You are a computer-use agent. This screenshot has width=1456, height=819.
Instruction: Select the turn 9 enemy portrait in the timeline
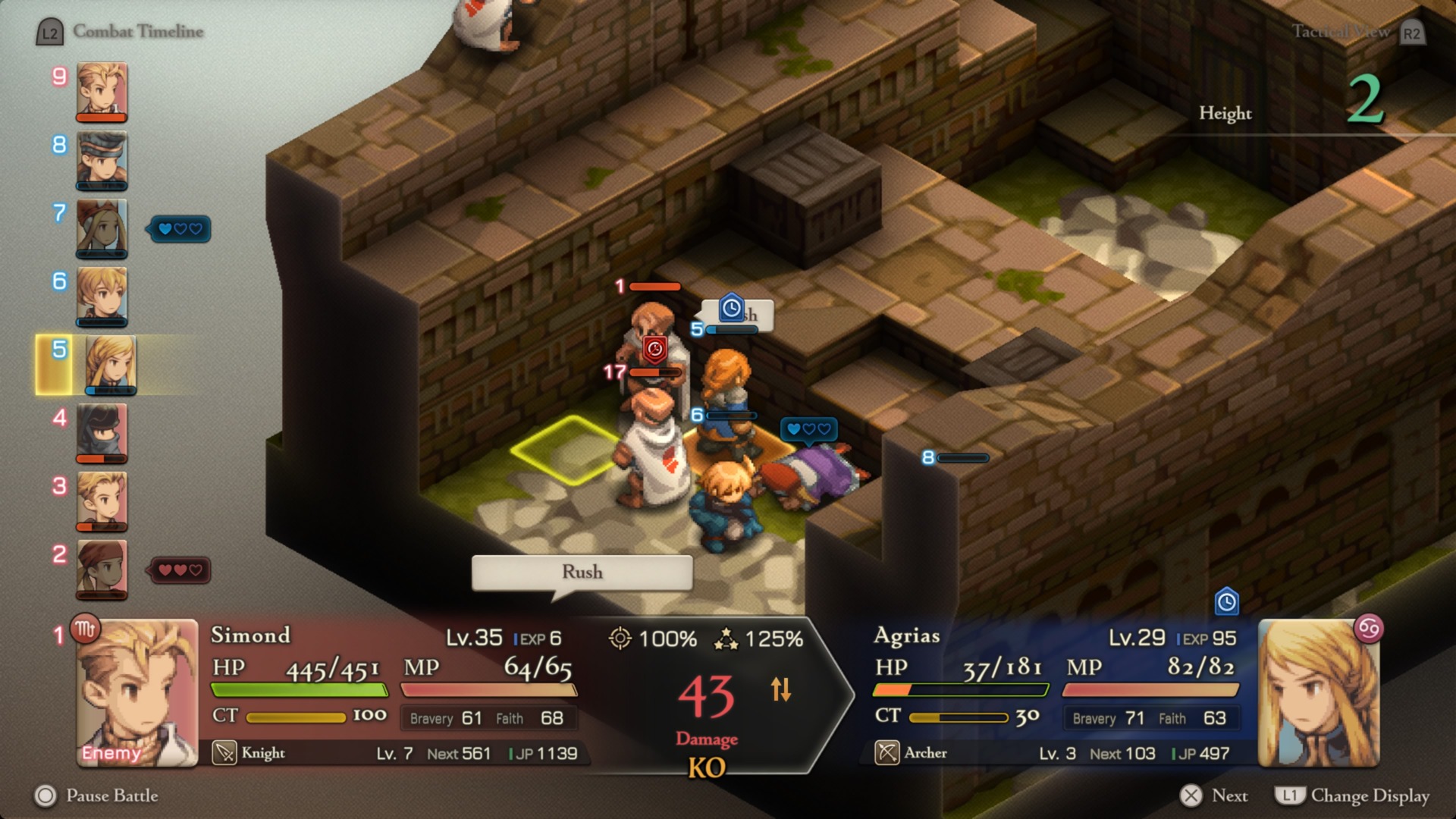click(x=102, y=91)
